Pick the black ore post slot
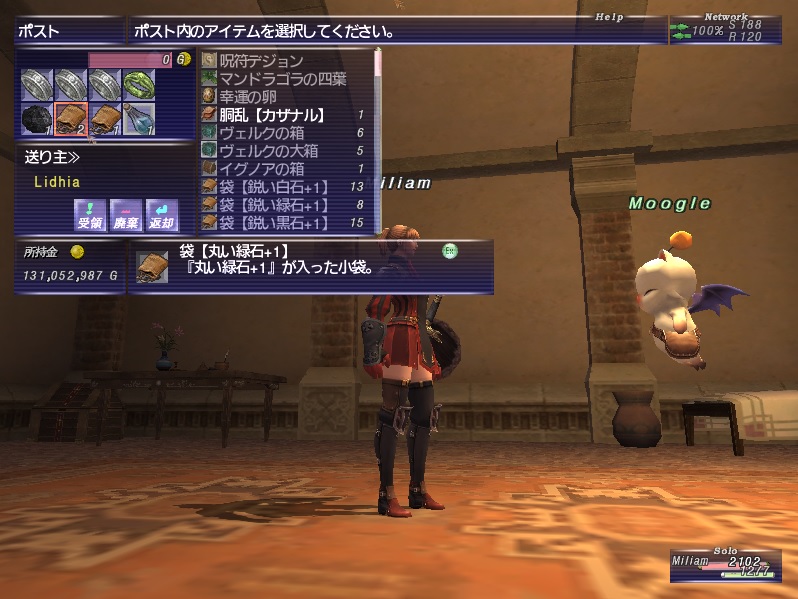 point(37,119)
